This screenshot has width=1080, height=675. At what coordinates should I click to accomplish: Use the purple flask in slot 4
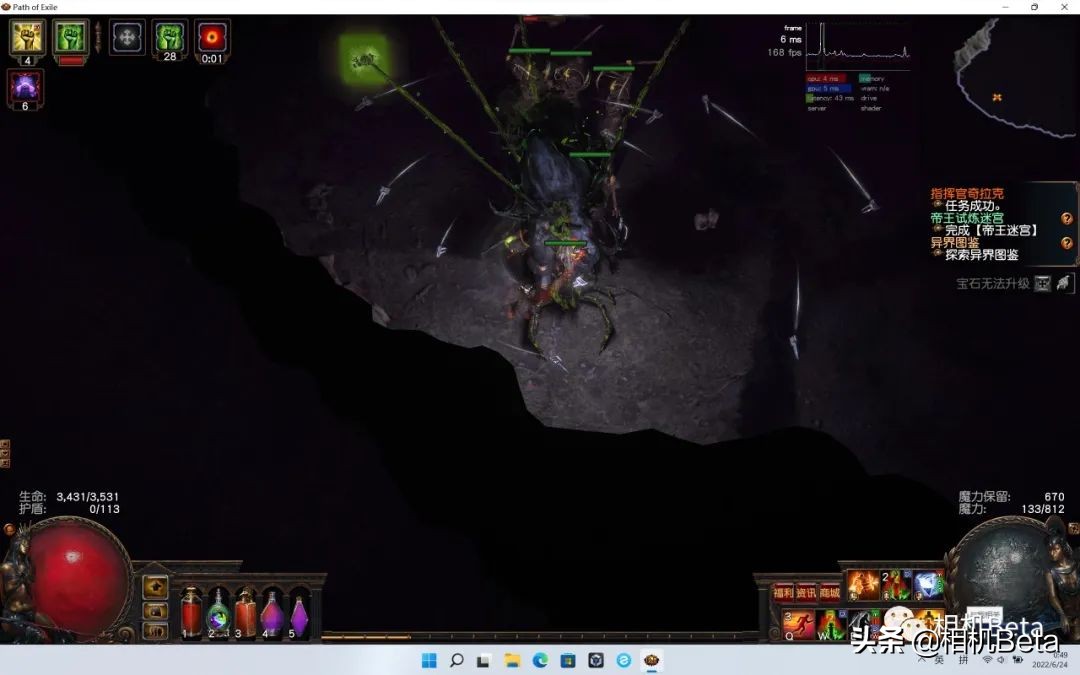[x=272, y=612]
